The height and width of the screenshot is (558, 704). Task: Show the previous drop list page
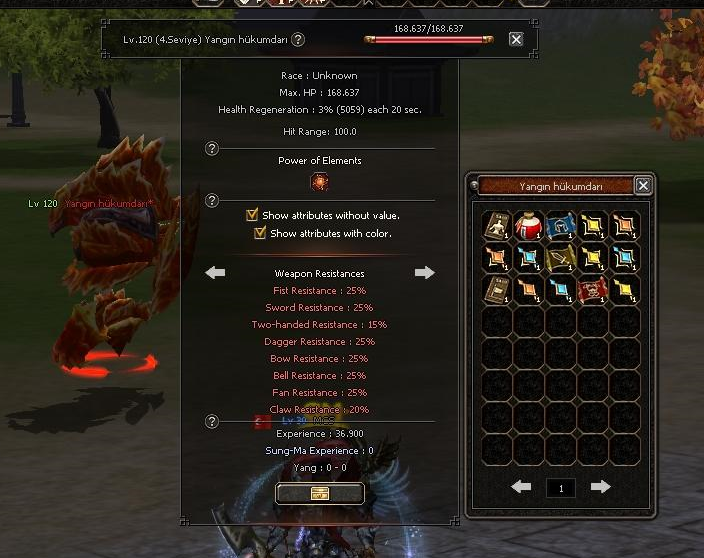click(521, 487)
